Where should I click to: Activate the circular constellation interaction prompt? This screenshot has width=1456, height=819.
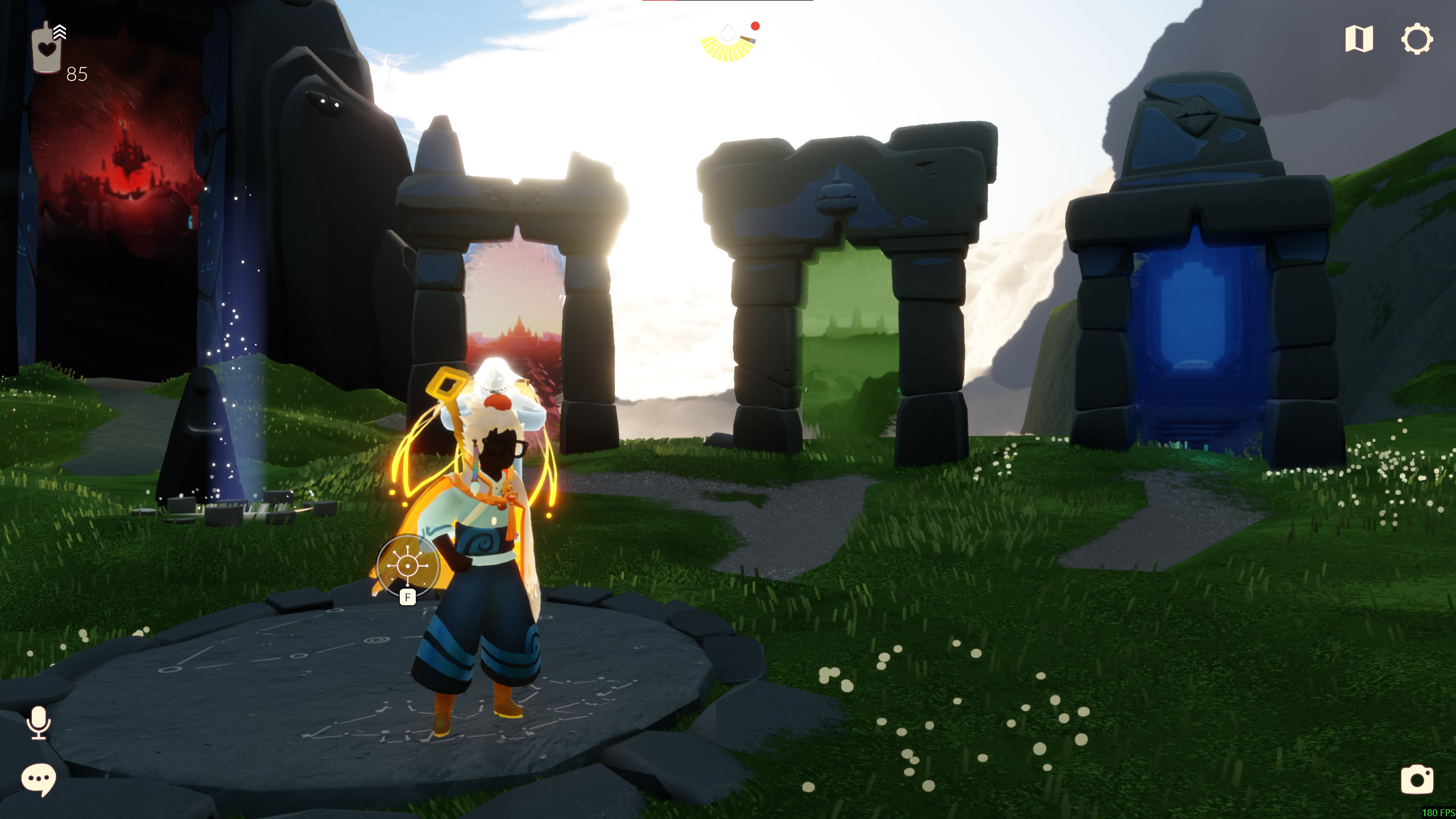[x=408, y=566]
